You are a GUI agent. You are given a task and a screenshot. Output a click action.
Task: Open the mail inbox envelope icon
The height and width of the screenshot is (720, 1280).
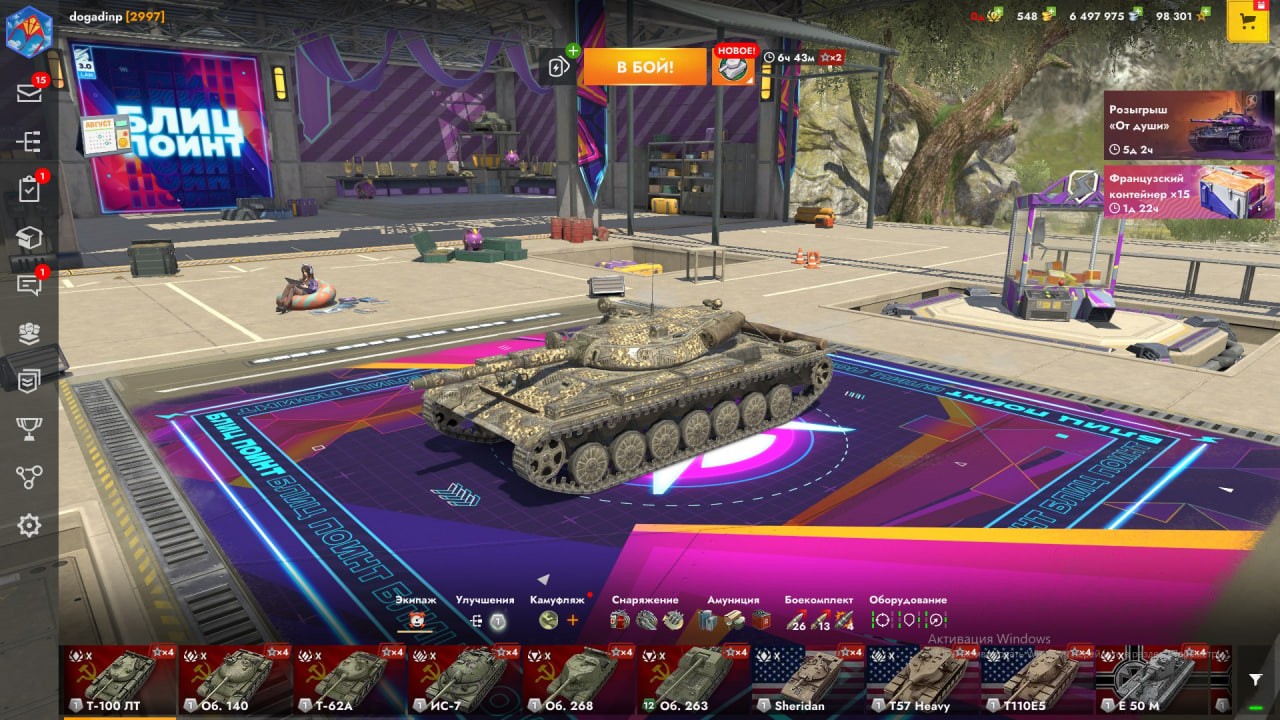click(29, 93)
